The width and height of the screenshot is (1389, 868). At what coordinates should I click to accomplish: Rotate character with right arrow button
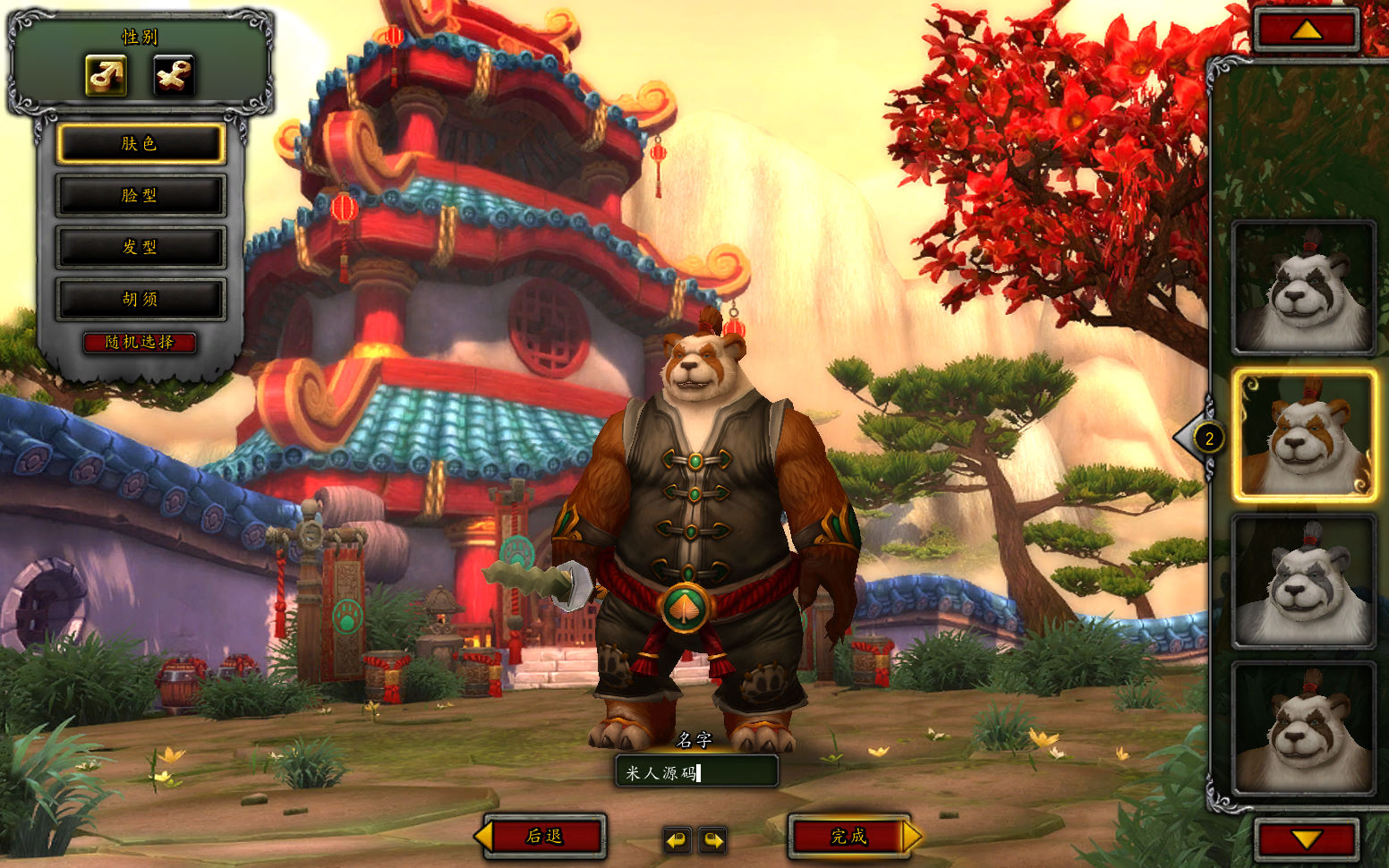712,840
